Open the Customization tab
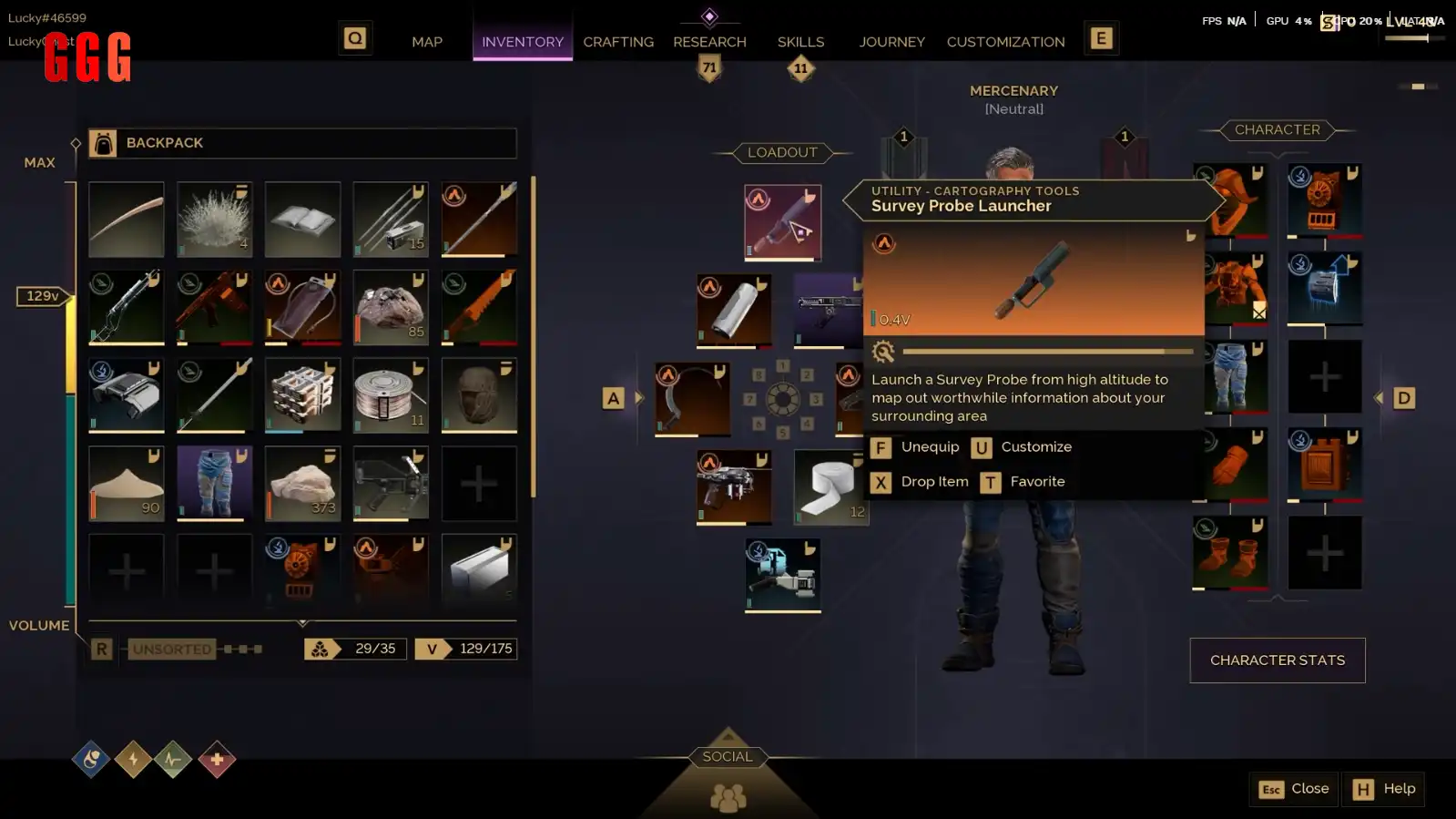Image resolution: width=1456 pixels, height=819 pixels. click(1005, 42)
